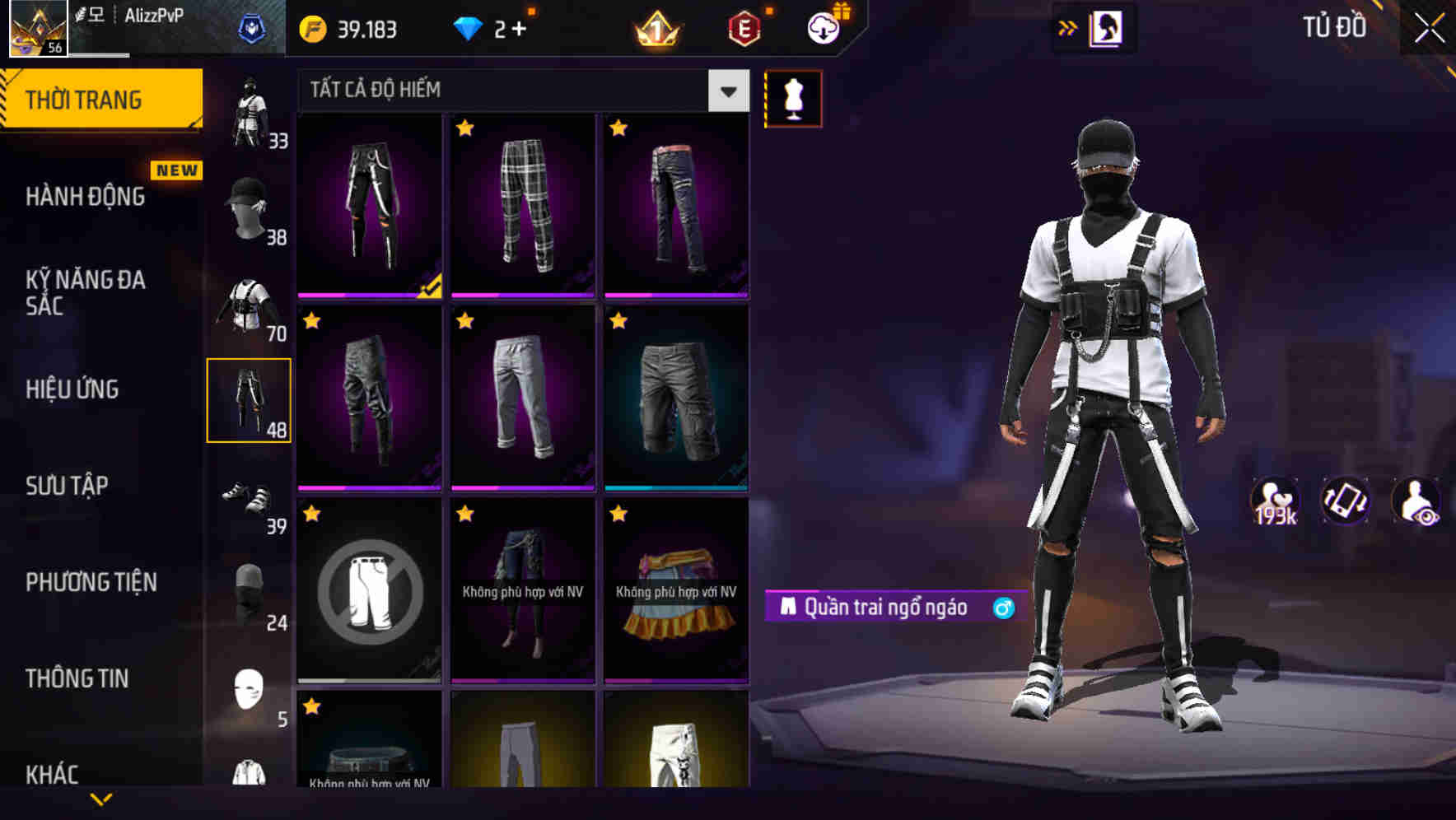Expand the double-chevron panel near top right

pyautogui.click(x=1066, y=27)
